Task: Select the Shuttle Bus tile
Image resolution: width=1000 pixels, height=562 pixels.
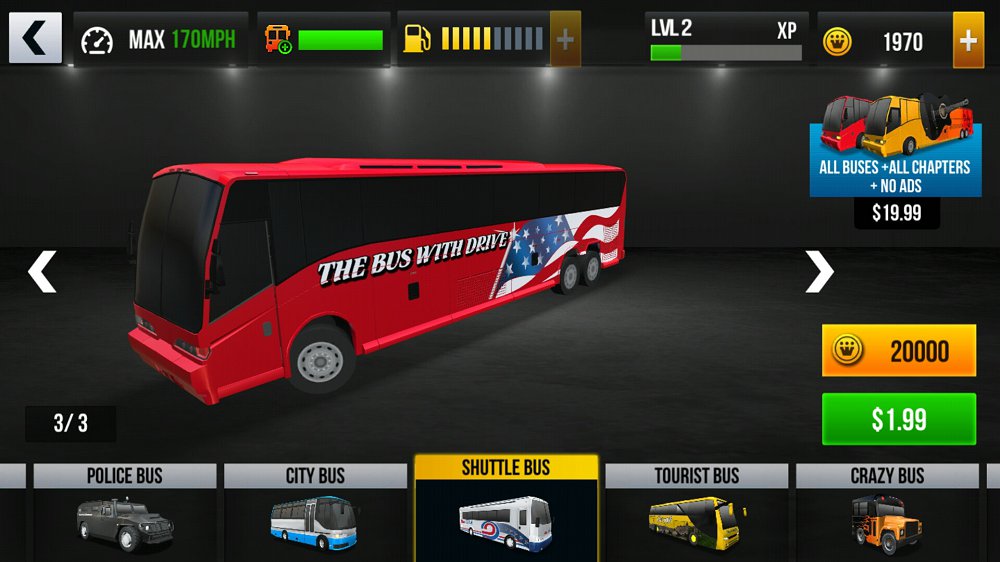Action: 506,509
